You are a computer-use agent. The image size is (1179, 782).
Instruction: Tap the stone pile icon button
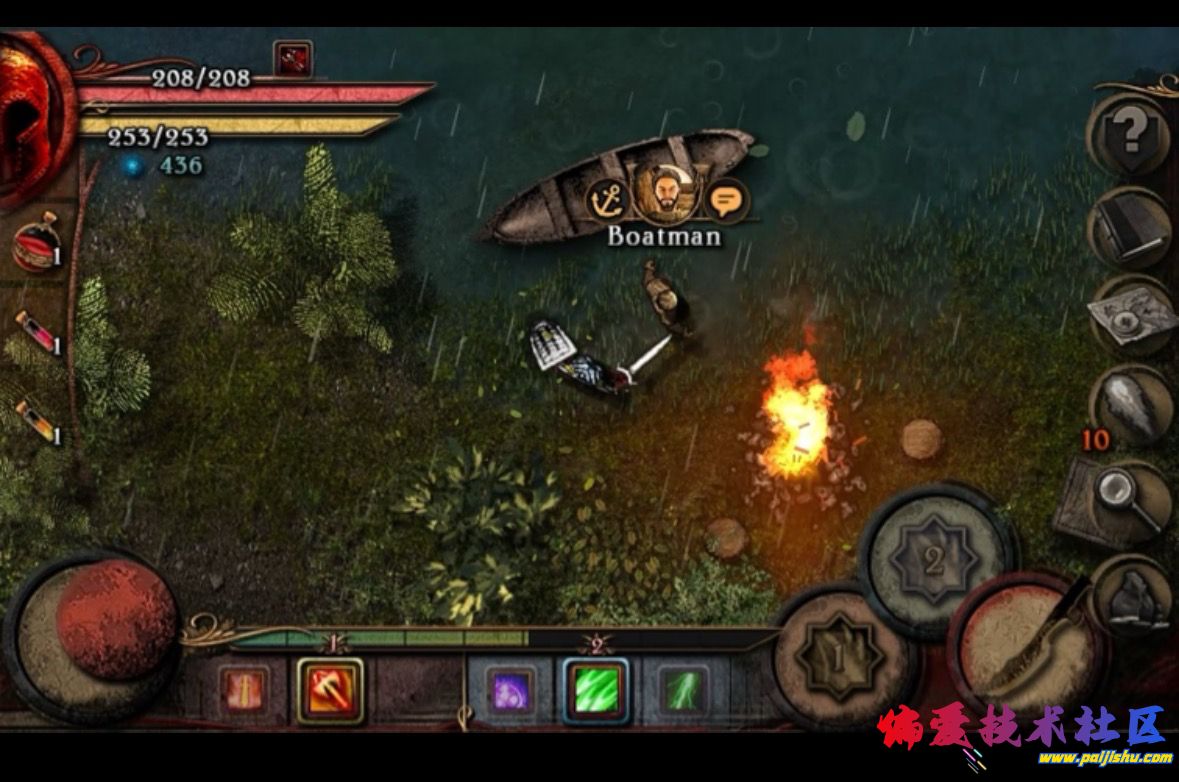click(x=1134, y=597)
